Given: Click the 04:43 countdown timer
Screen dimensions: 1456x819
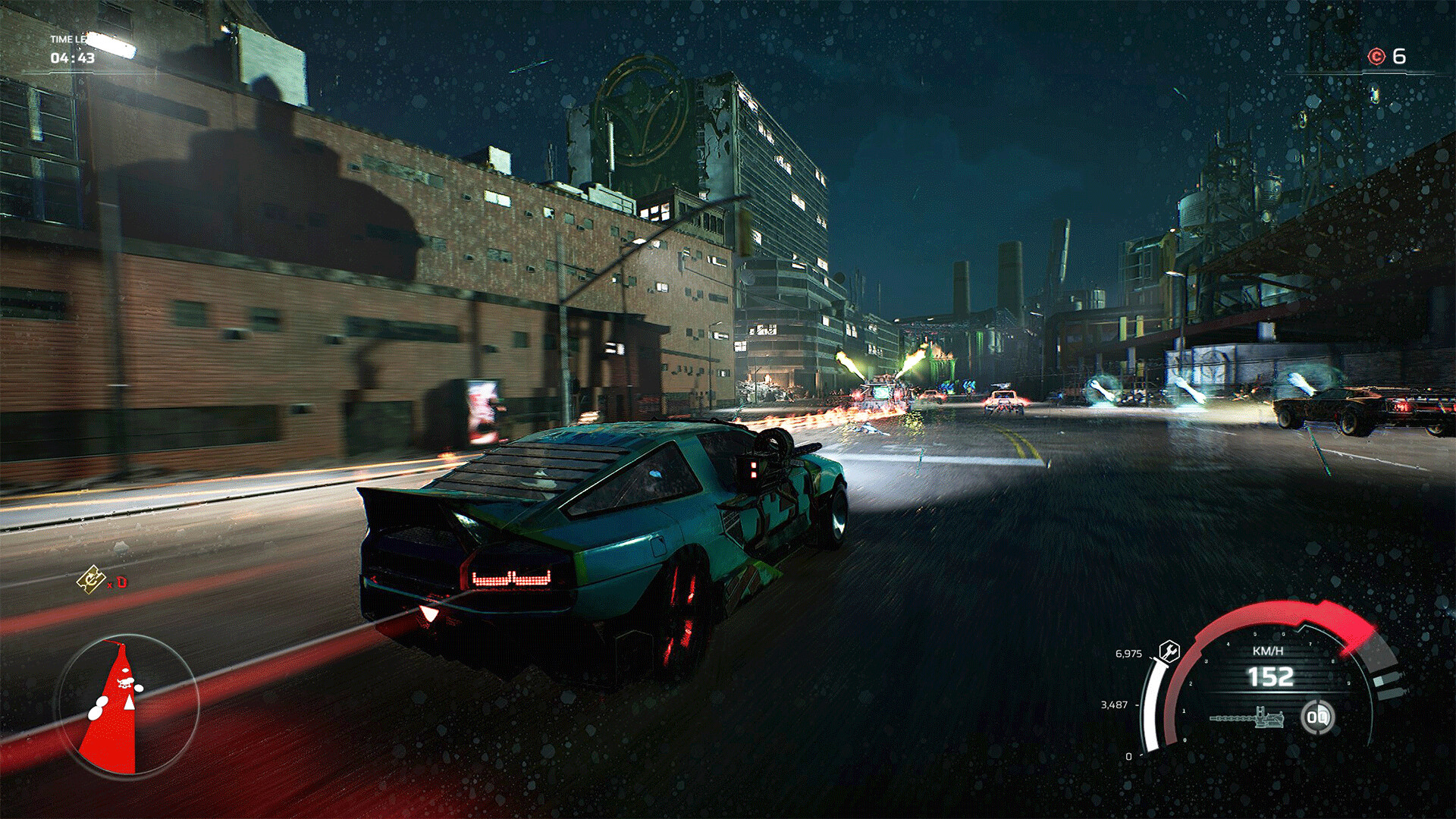Looking at the screenshot, I should 71,57.
